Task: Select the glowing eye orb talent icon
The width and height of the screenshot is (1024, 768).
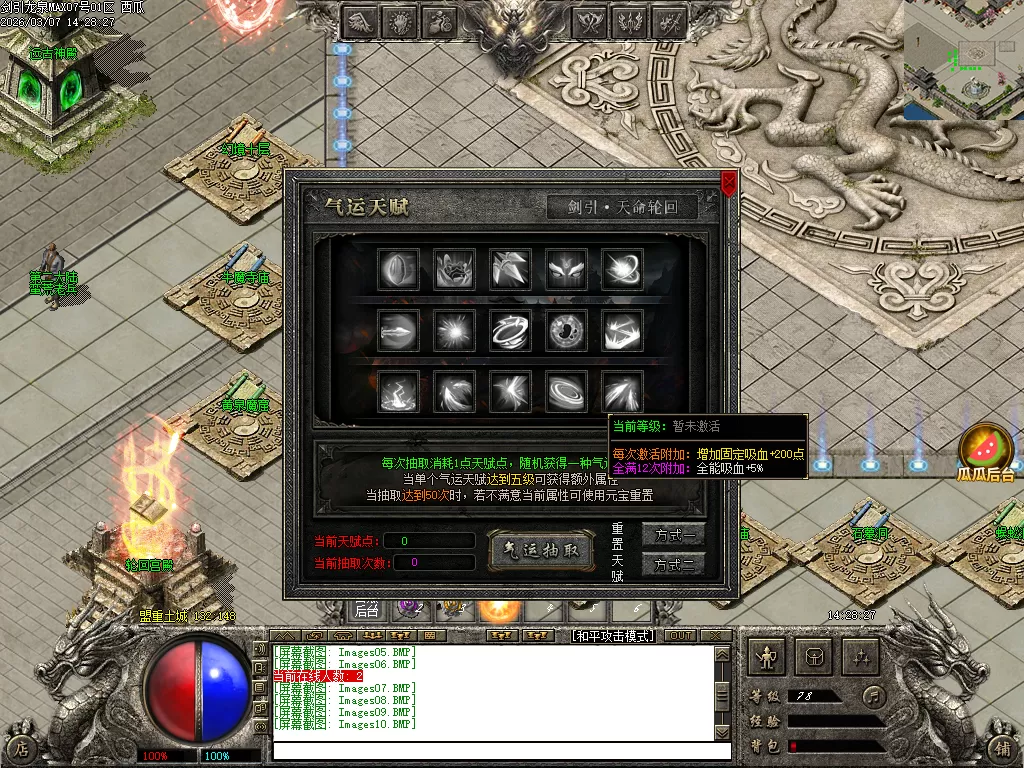Action: 566,330
